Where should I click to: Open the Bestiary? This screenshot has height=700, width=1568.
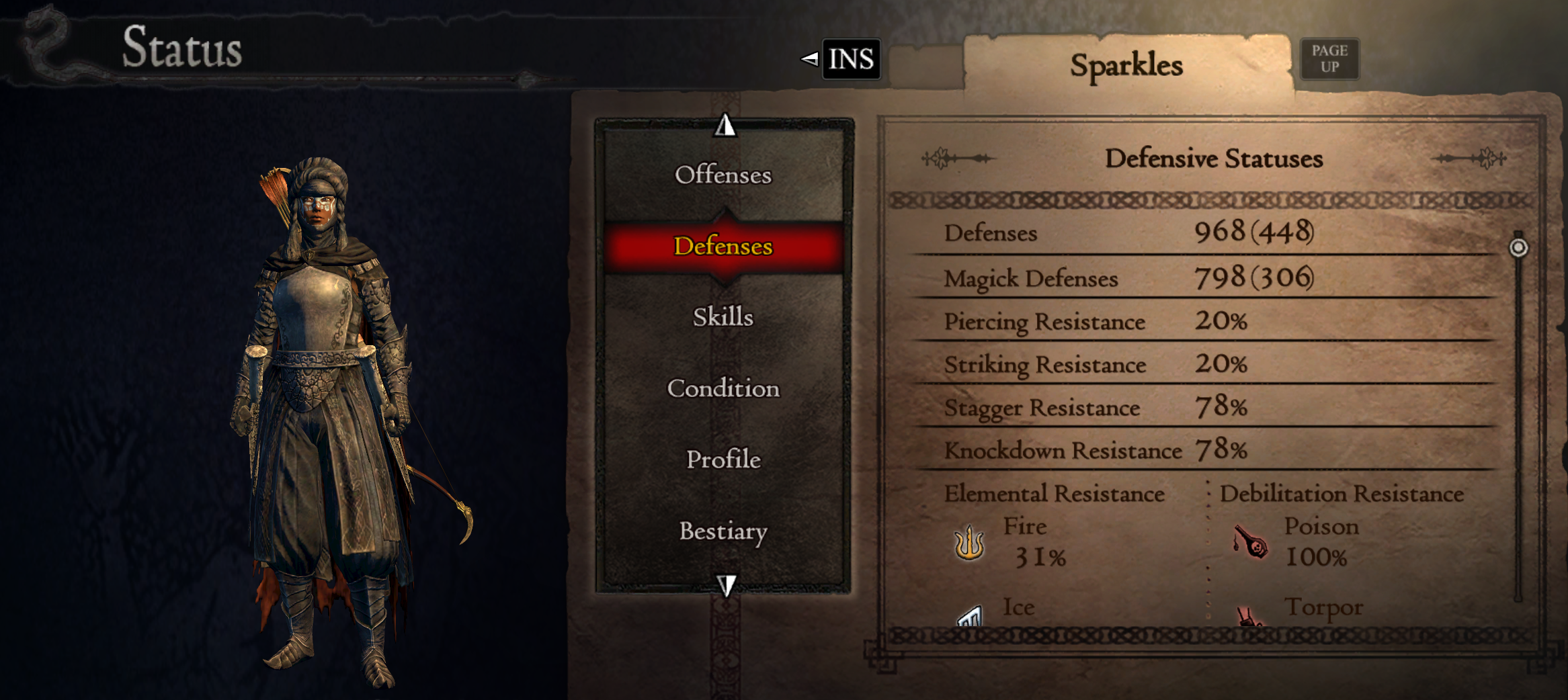(723, 531)
